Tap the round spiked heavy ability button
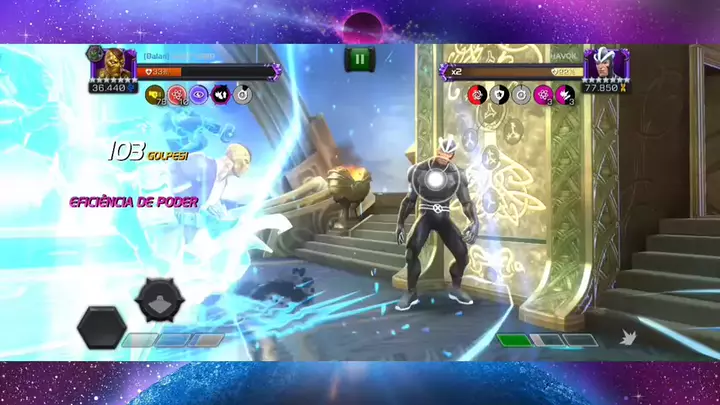This screenshot has width=720, height=405. (x=160, y=298)
